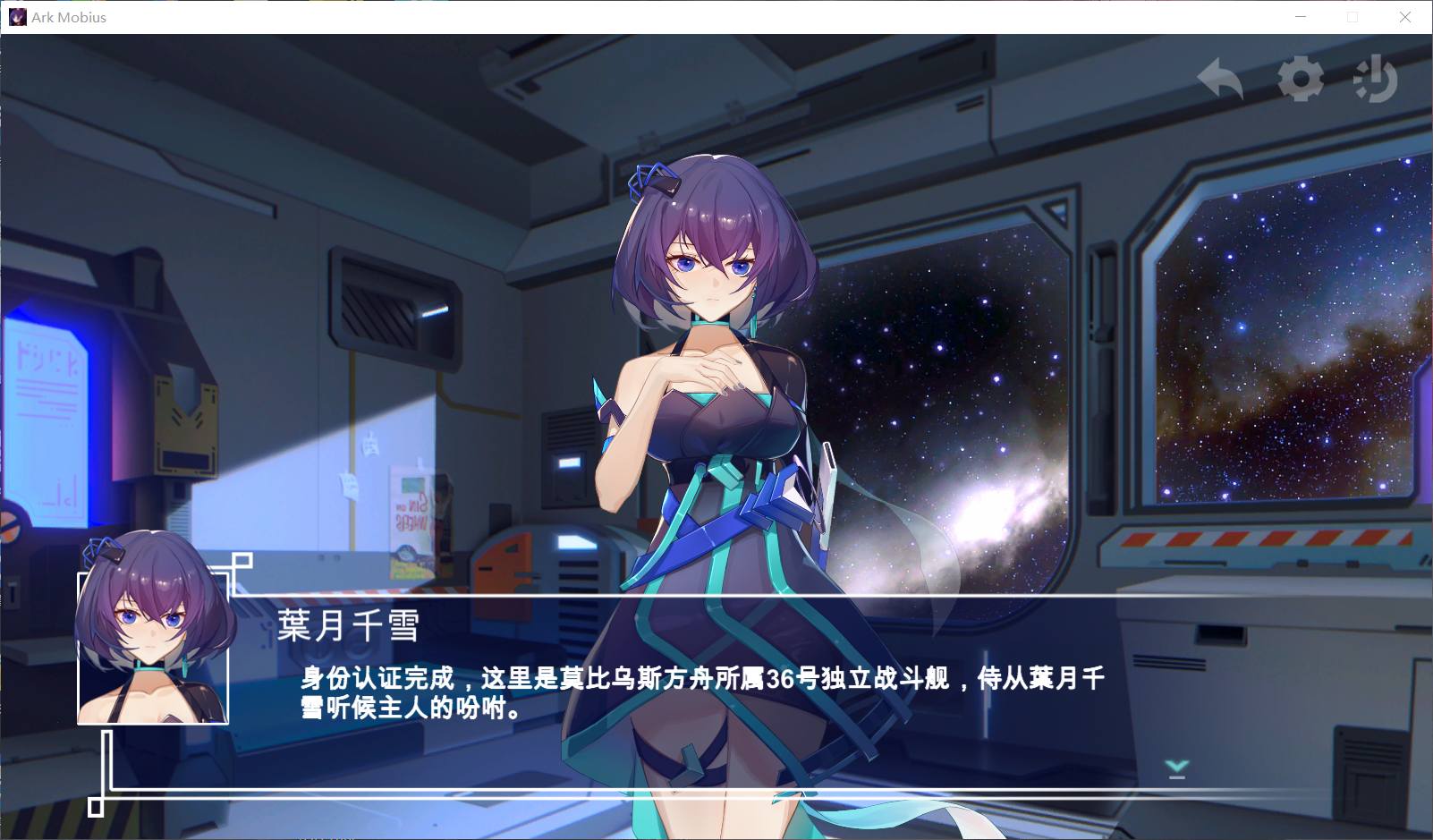Minimize the Ark Mobius window
1433x840 pixels.
pyautogui.click(x=1302, y=17)
